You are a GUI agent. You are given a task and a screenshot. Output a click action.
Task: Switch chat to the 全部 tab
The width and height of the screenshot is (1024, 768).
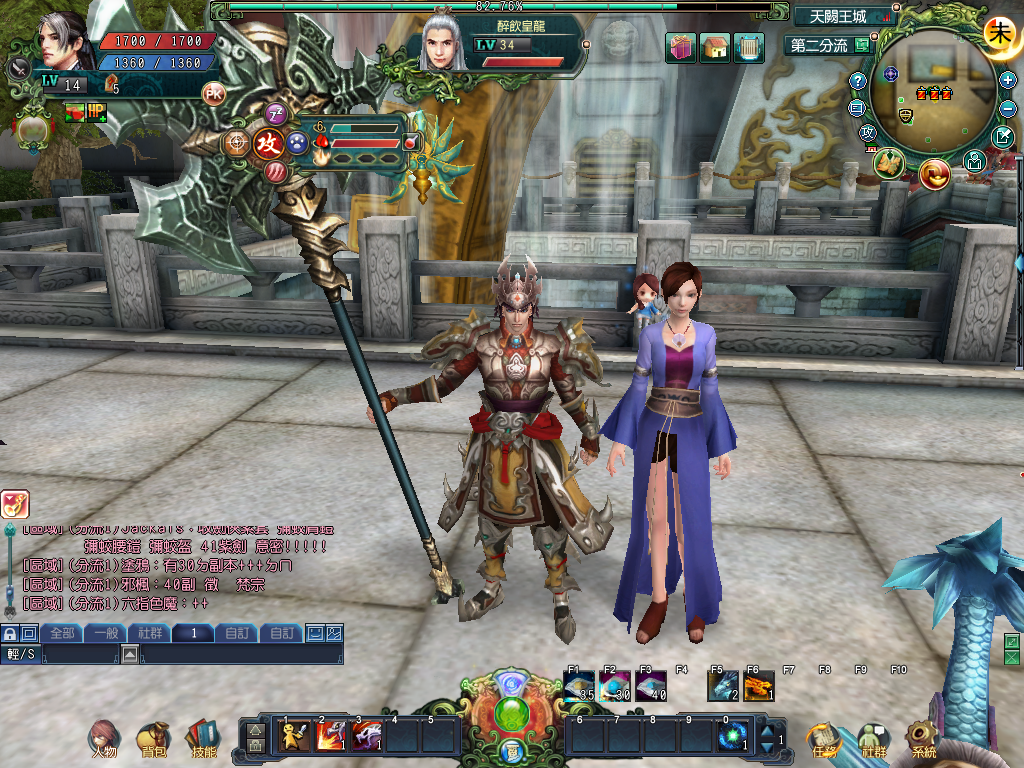[x=62, y=633]
